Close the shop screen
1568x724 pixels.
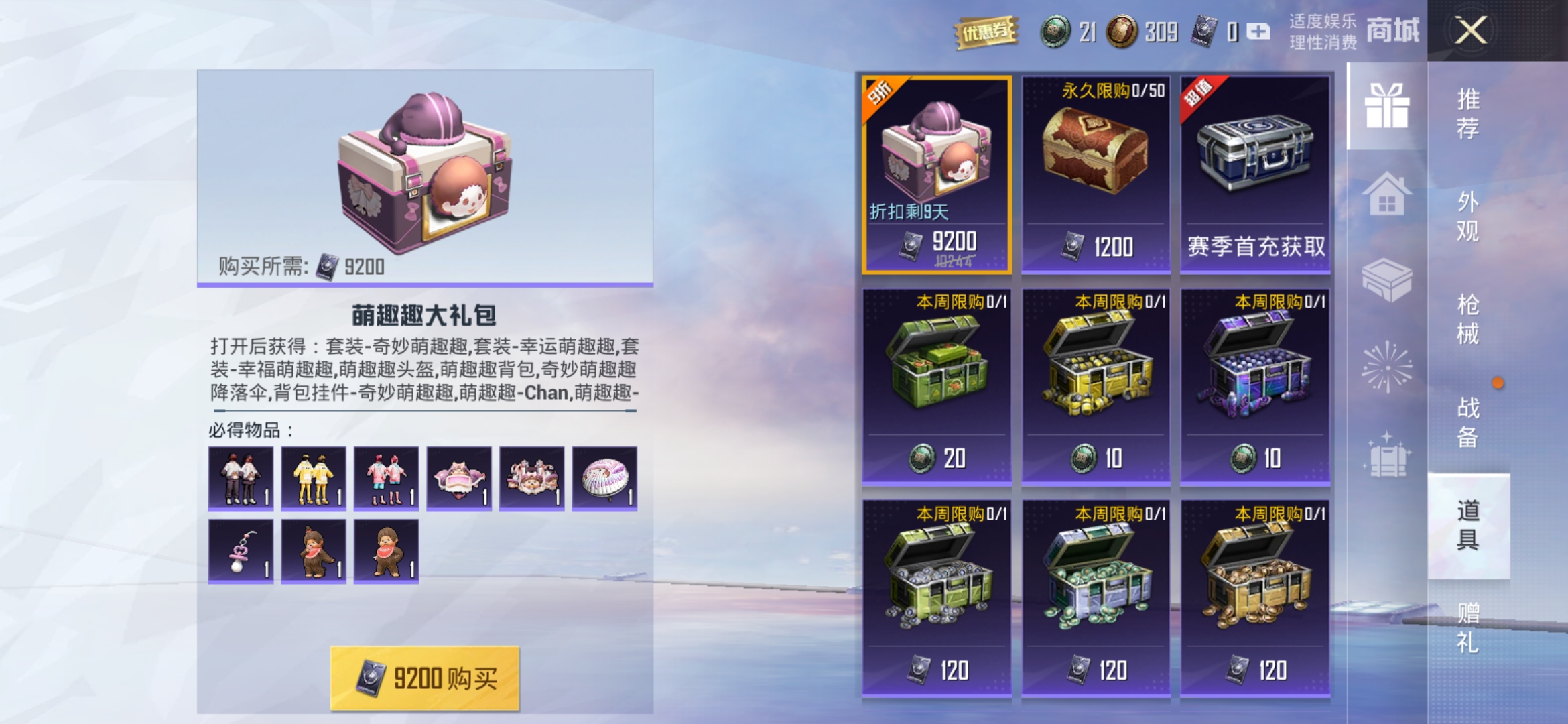click(x=1470, y=30)
